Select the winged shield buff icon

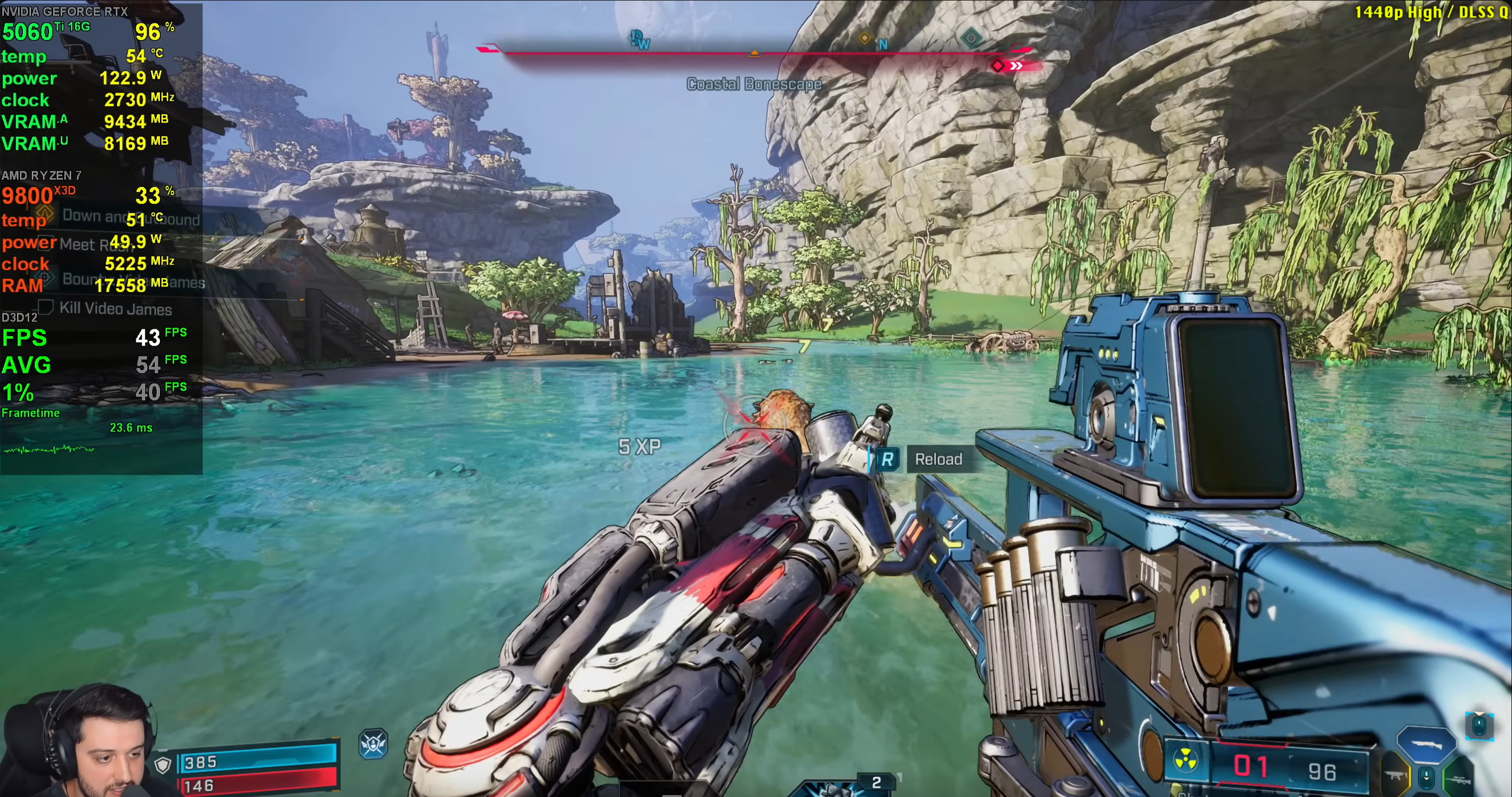(x=373, y=744)
